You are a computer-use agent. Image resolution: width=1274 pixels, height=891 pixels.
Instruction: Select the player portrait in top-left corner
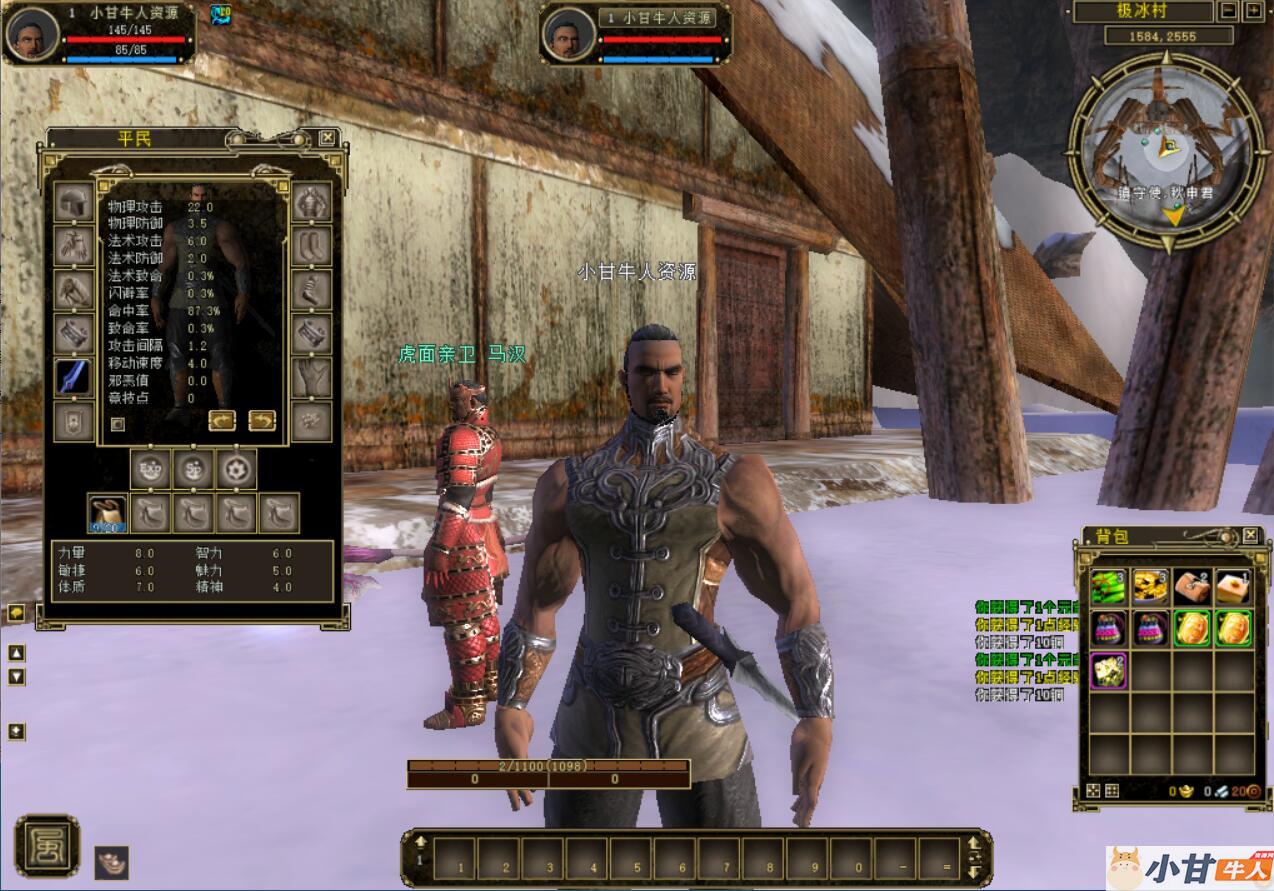[32, 33]
